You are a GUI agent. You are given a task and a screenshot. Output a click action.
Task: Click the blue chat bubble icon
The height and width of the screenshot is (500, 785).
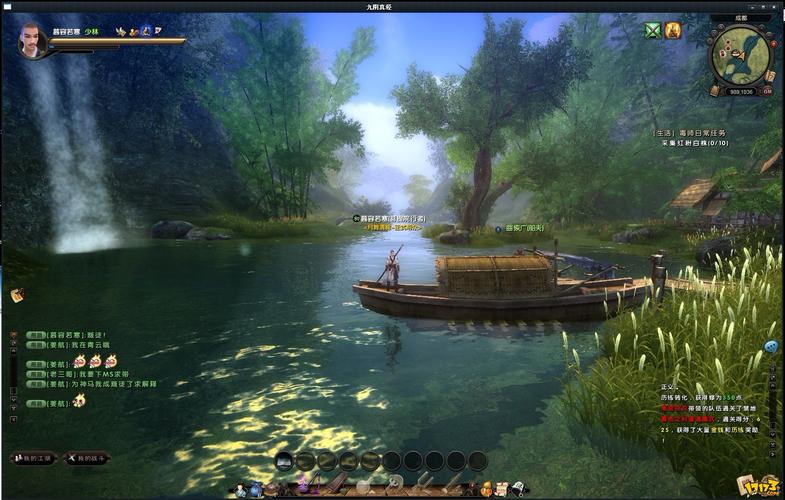771,346
